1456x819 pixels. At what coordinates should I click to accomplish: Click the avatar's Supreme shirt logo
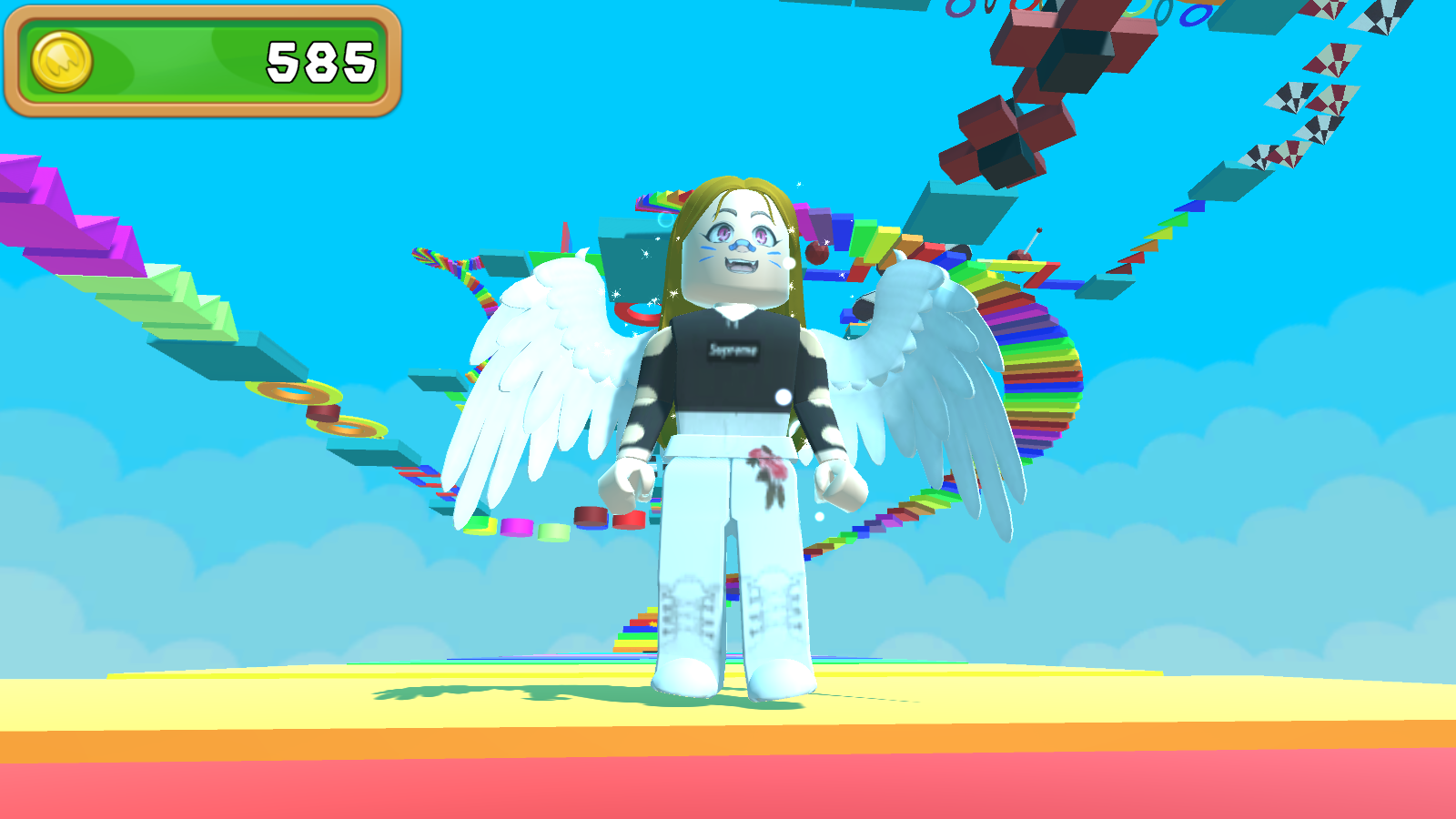tap(733, 350)
